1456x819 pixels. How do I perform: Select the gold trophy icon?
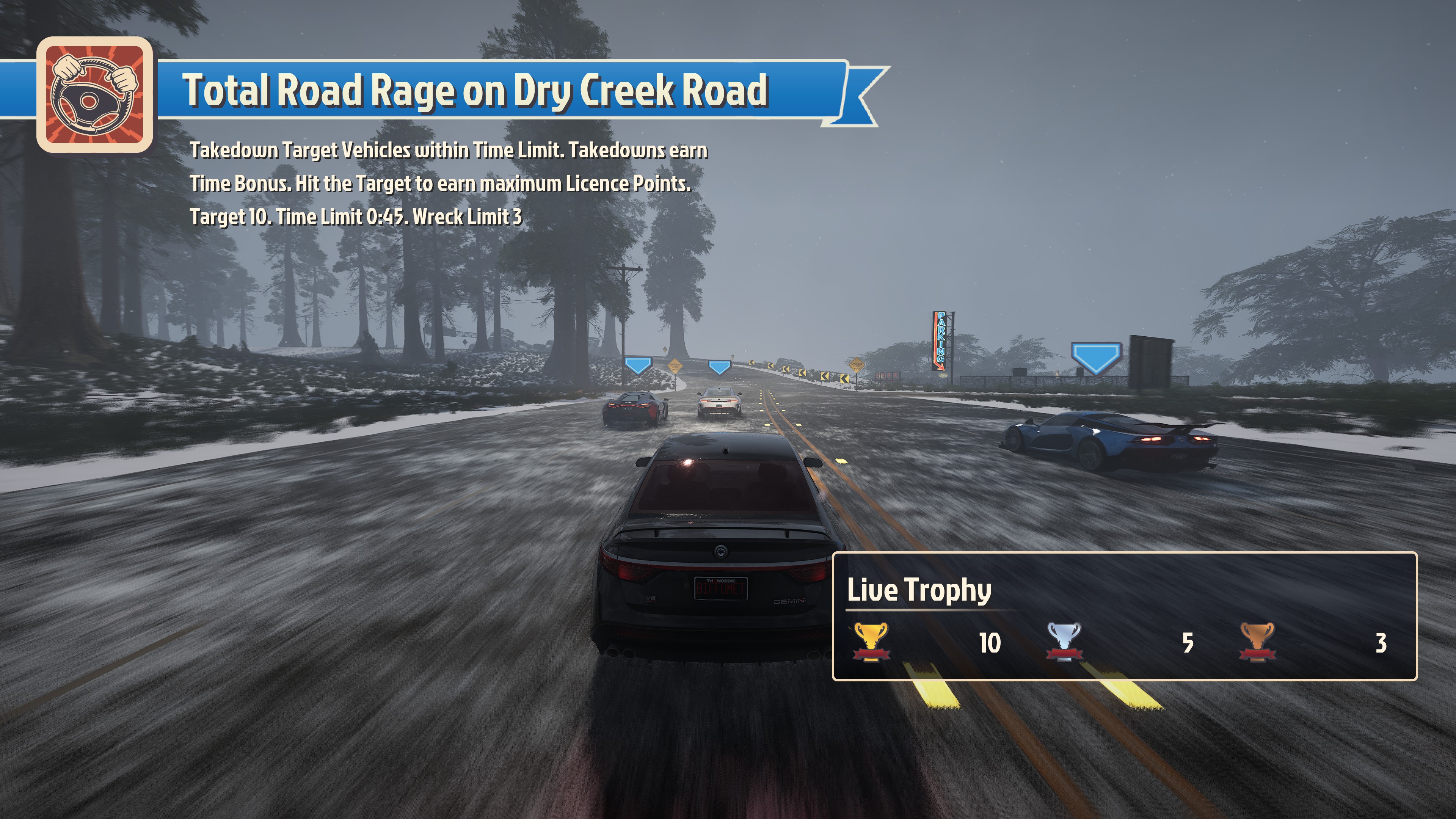click(x=871, y=642)
